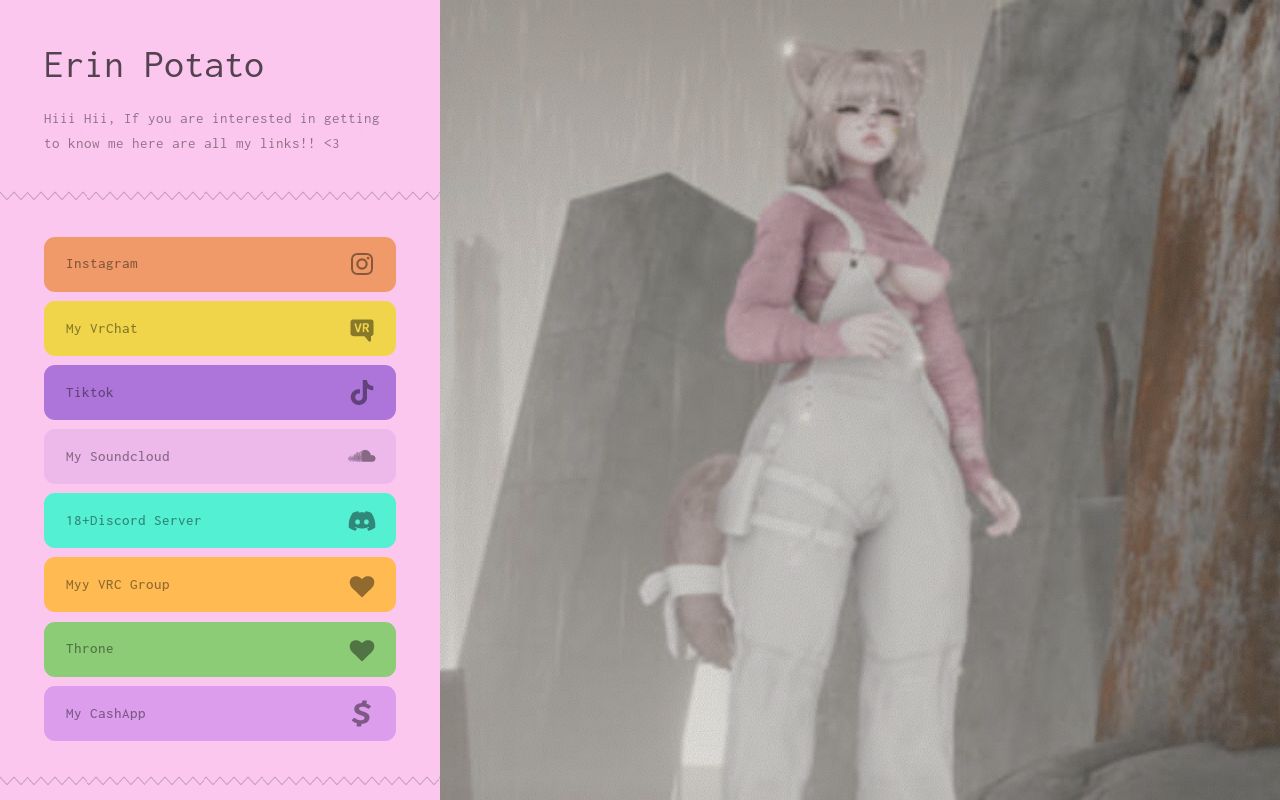Open the My CashApp link
Screen dimensions: 1280x800
(x=180, y=713)
